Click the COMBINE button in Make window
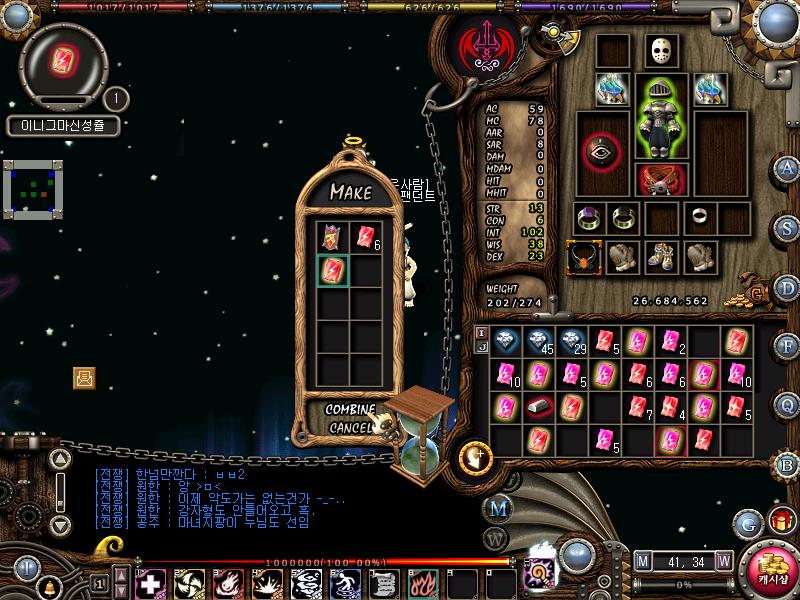Viewport: 800px width, 600px height. click(350, 410)
